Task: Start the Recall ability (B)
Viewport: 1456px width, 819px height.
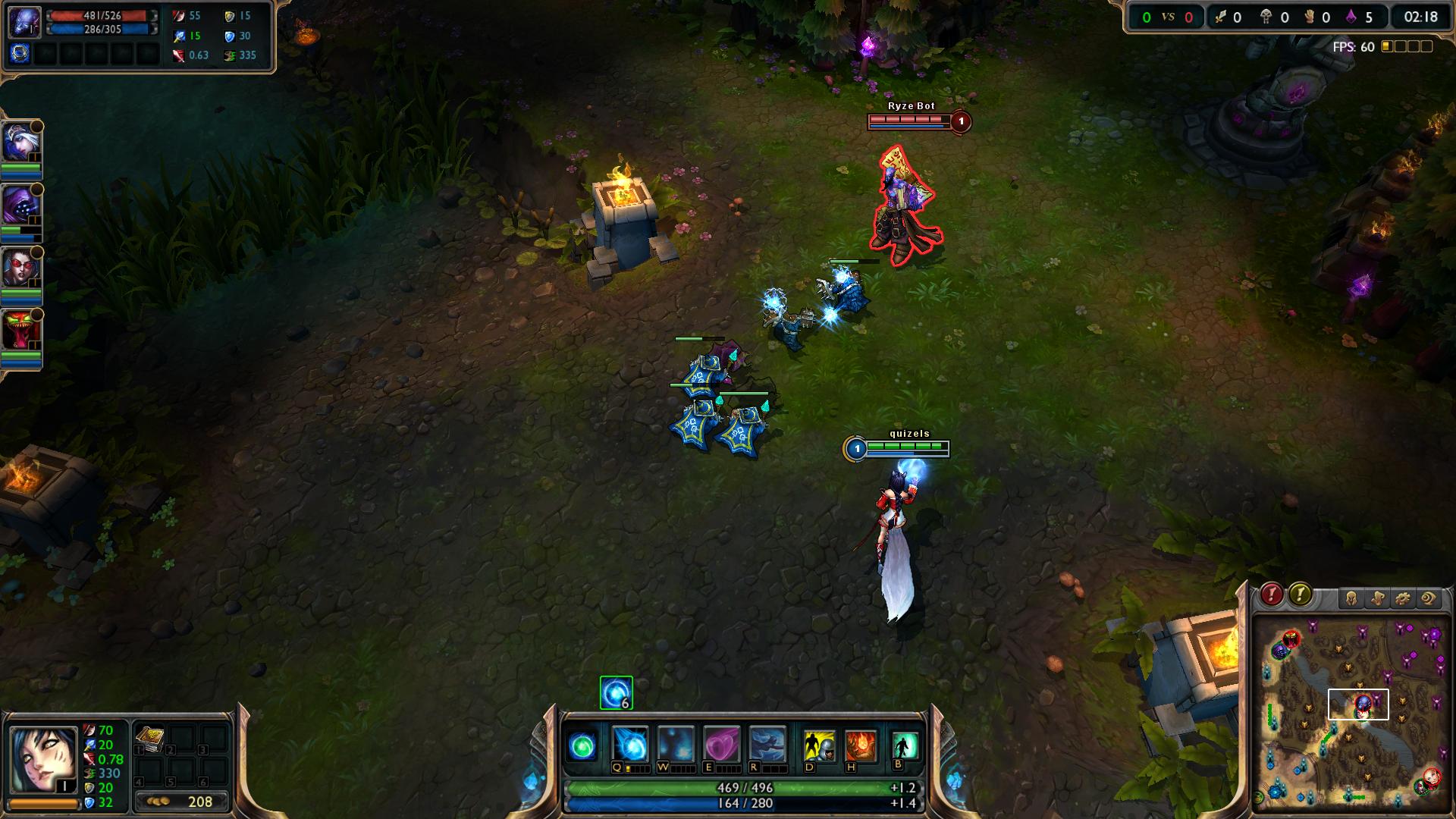Action: click(x=904, y=746)
